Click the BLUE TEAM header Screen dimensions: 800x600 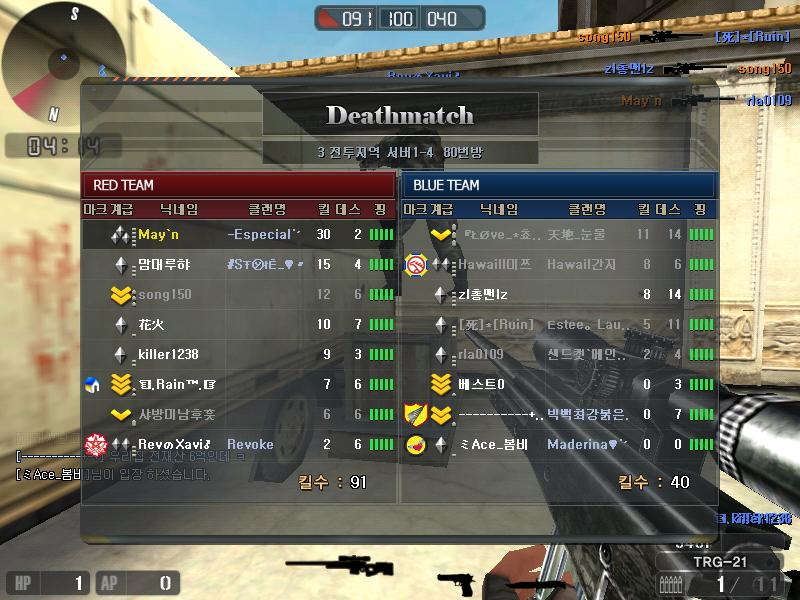click(x=558, y=185)
